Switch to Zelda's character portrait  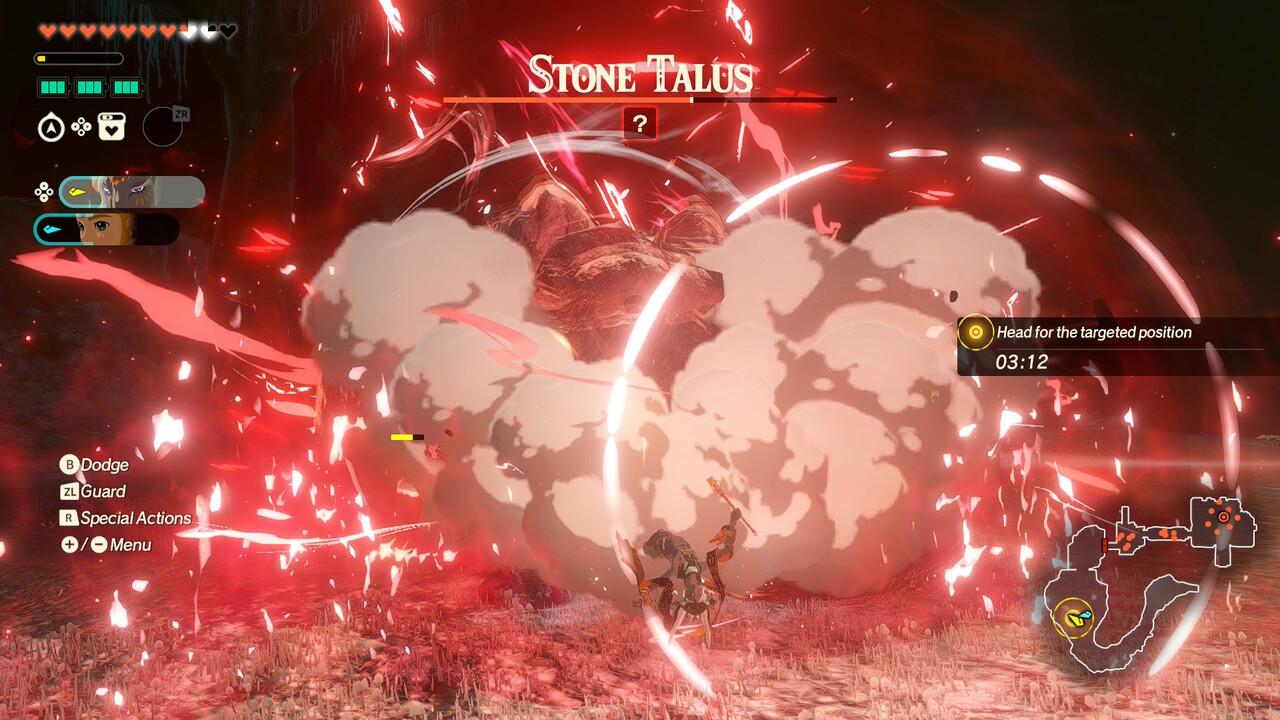[107, 229]
